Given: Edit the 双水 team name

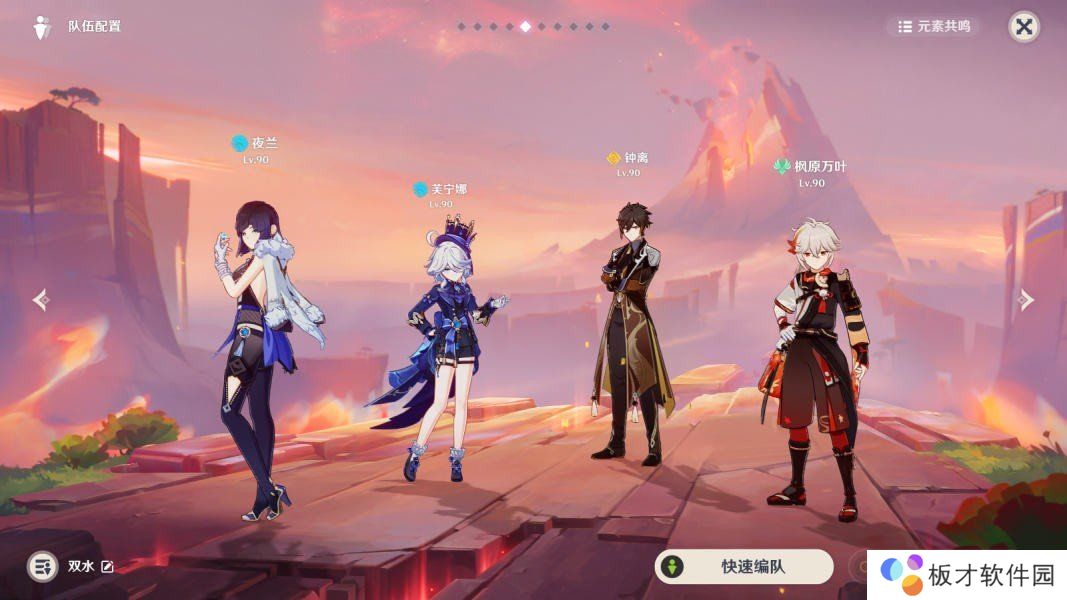Looking at the screenshot, I should pos(107,567).
